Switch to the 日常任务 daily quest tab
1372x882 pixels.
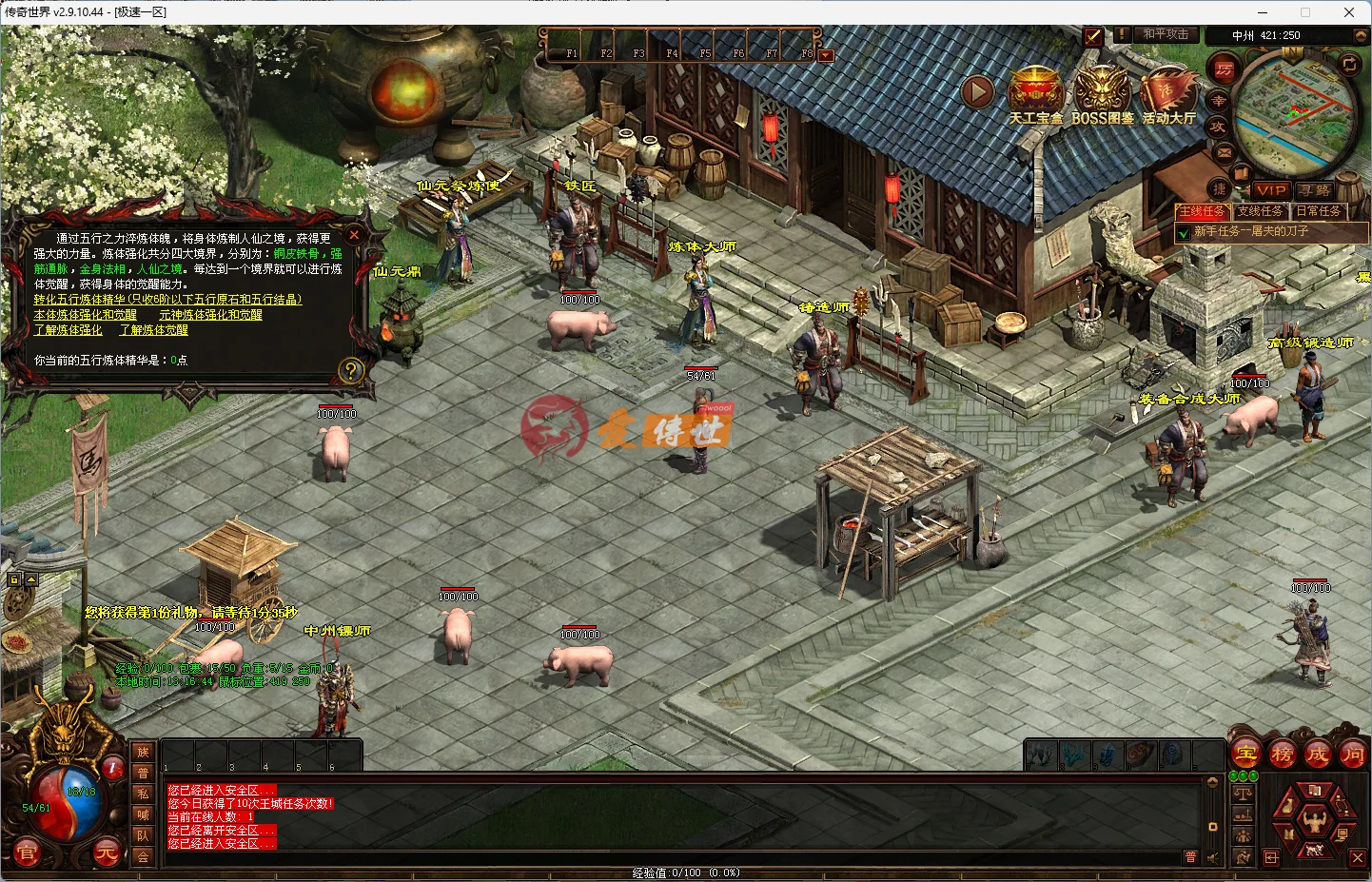tap(1319, 211)
